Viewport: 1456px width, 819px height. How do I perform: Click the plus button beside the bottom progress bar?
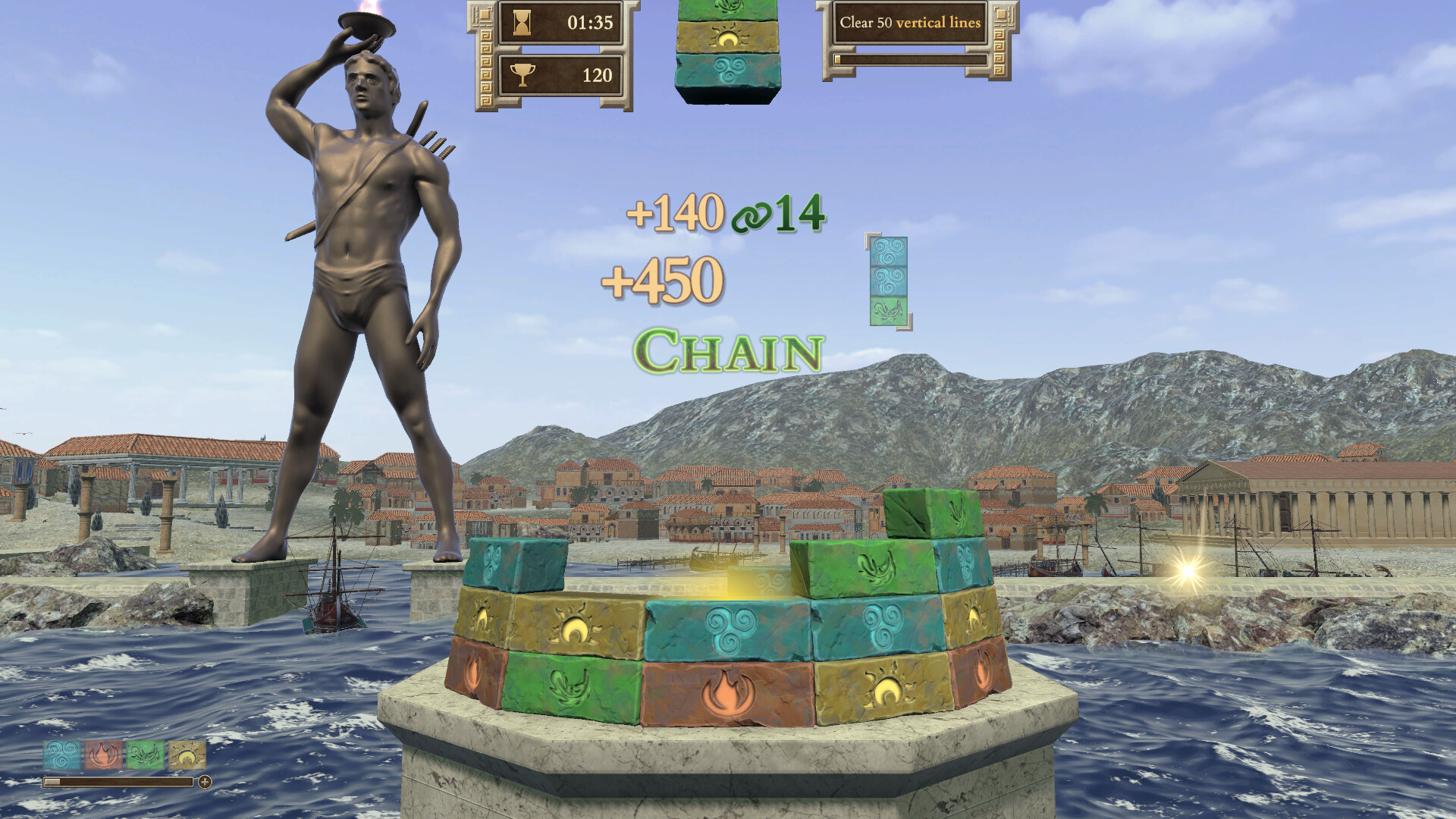click(205, 783)
